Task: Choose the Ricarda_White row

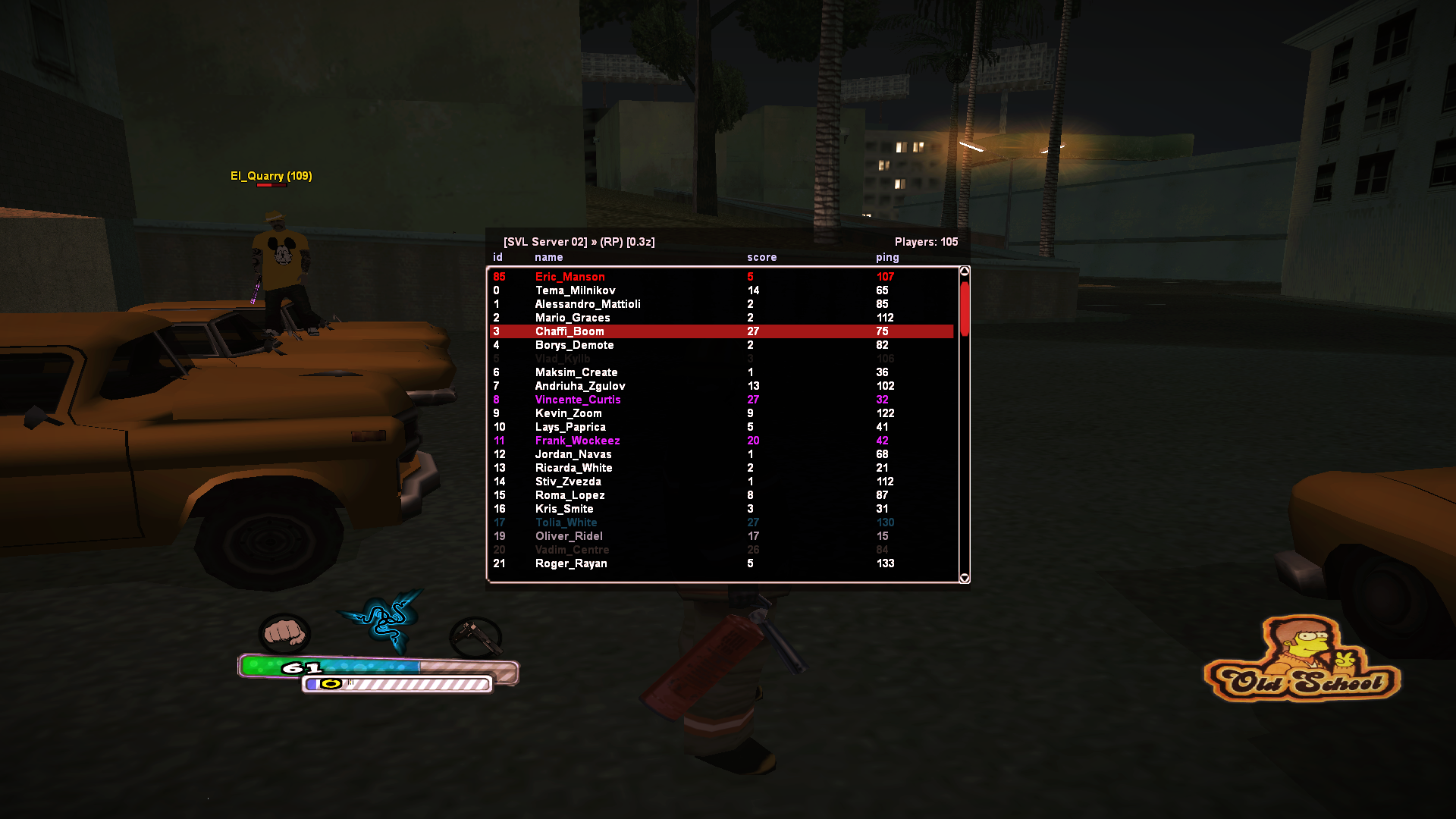Action: point(573,468)
